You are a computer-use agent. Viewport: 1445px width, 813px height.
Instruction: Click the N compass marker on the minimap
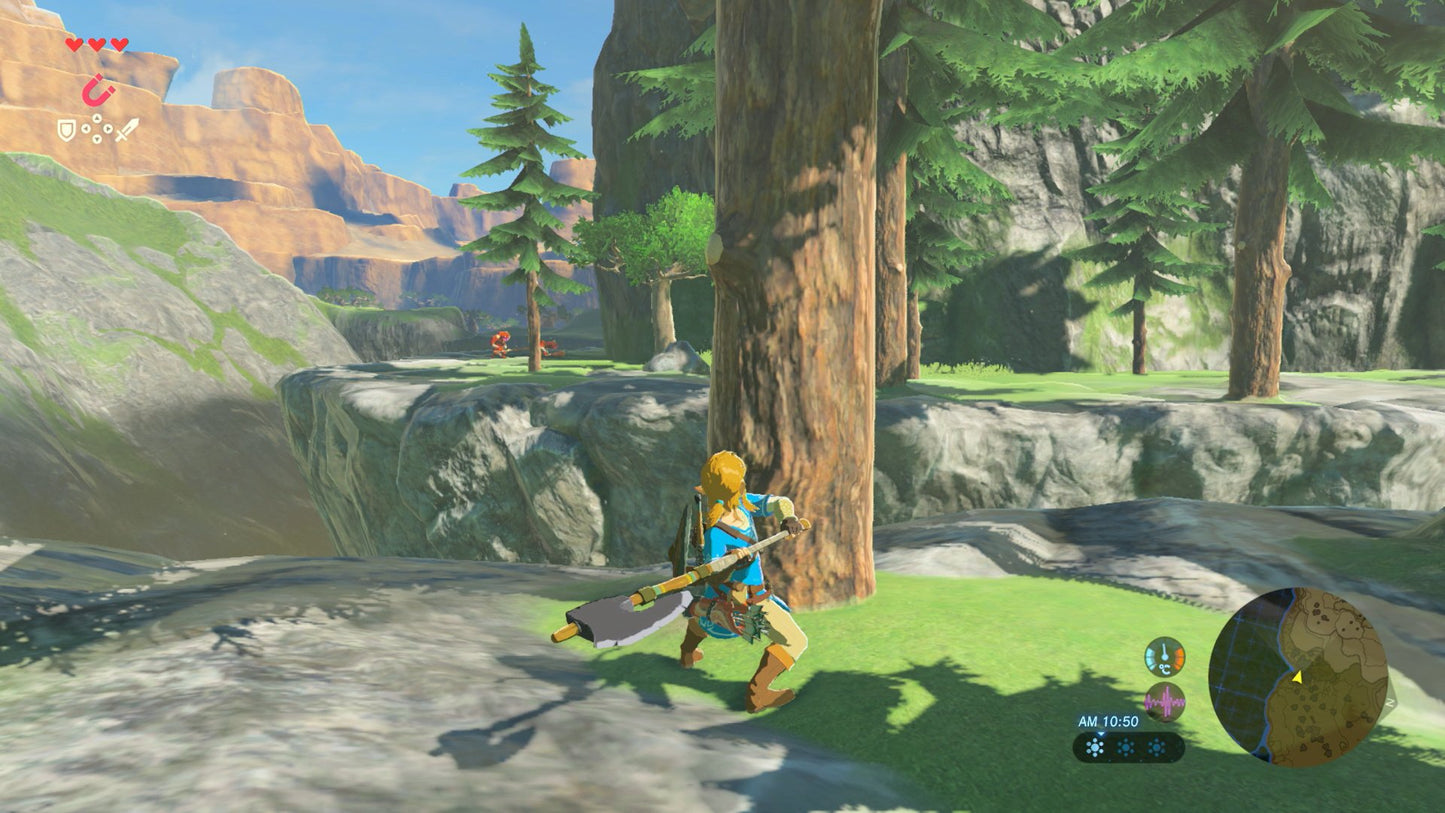[x=1390, y=701]
